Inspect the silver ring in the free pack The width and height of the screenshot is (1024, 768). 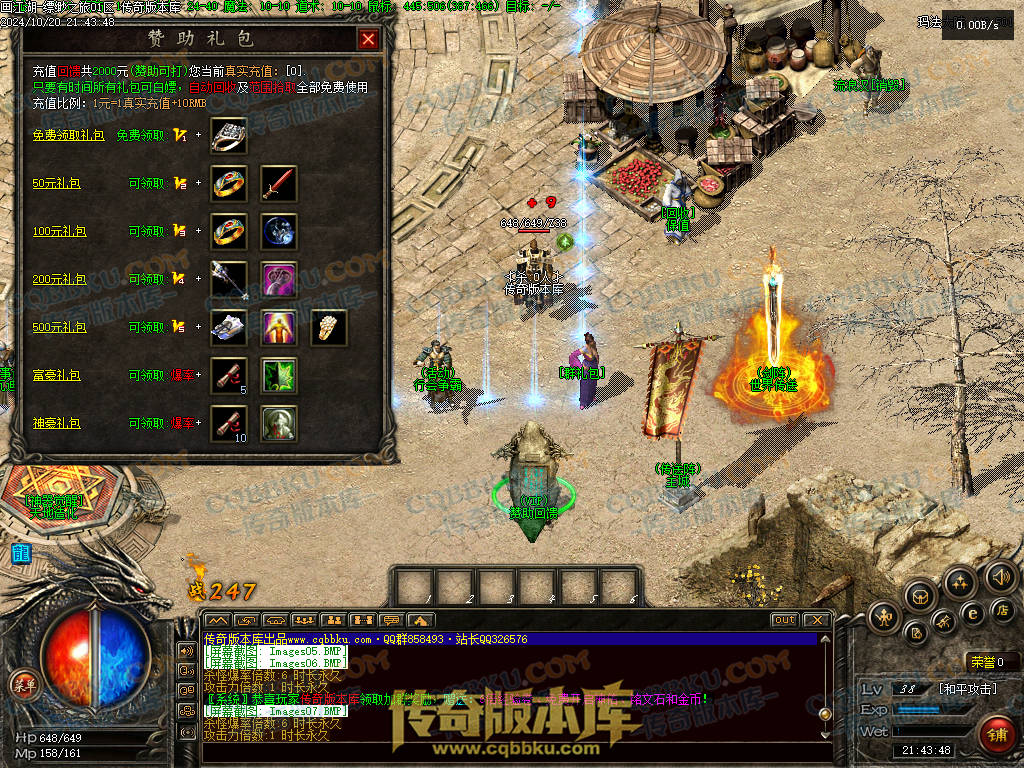[x=229, y=135]
